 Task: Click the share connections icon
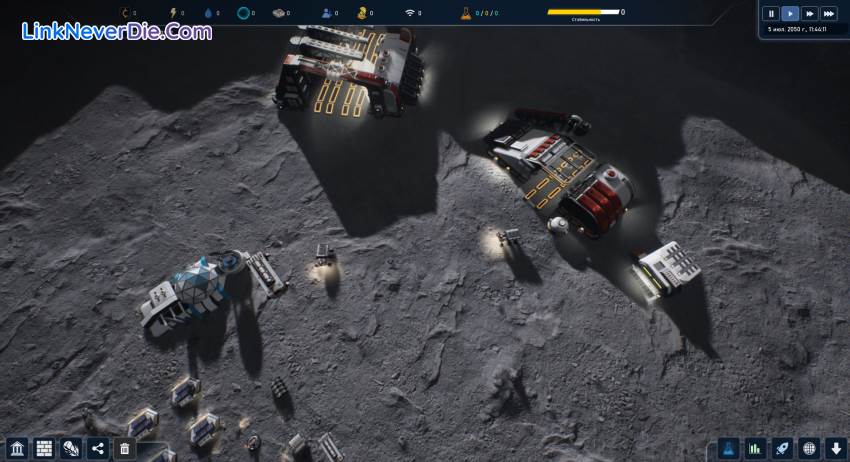[97, 448]
